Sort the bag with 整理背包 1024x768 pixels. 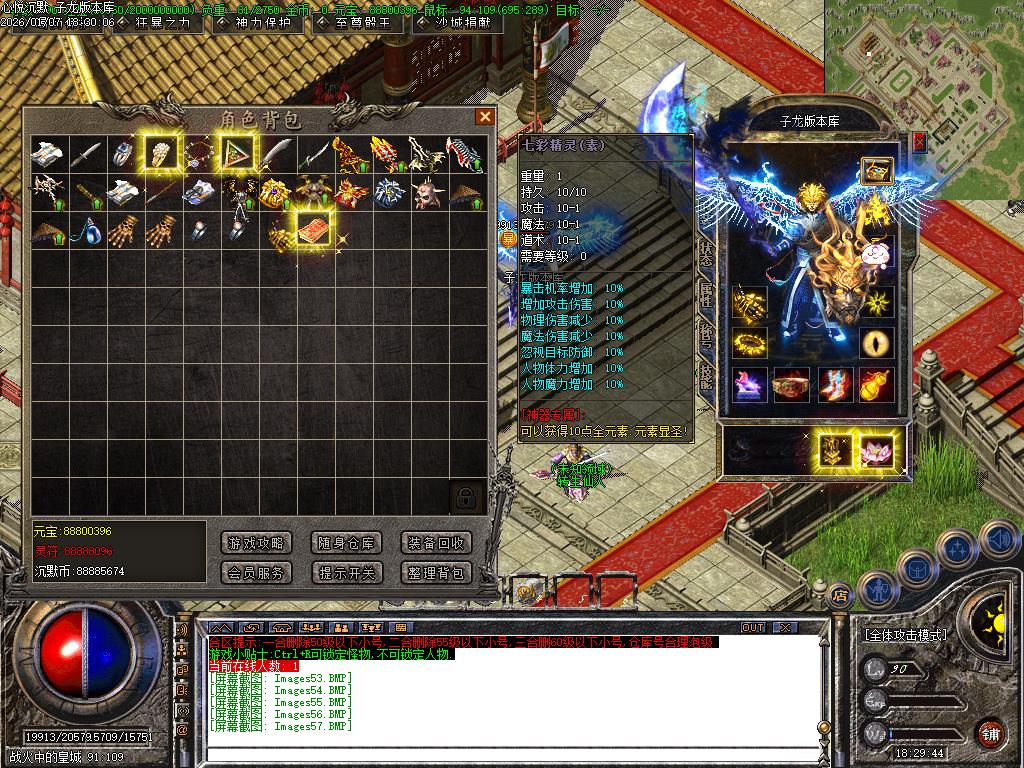[436, 573]
